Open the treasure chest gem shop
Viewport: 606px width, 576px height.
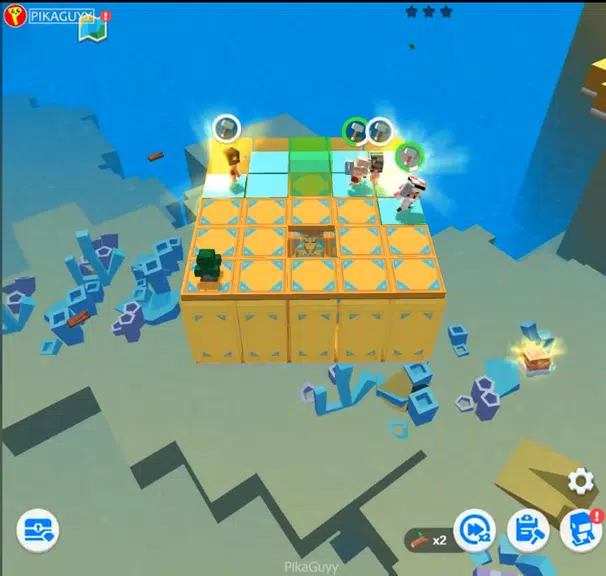coord(37,530)
